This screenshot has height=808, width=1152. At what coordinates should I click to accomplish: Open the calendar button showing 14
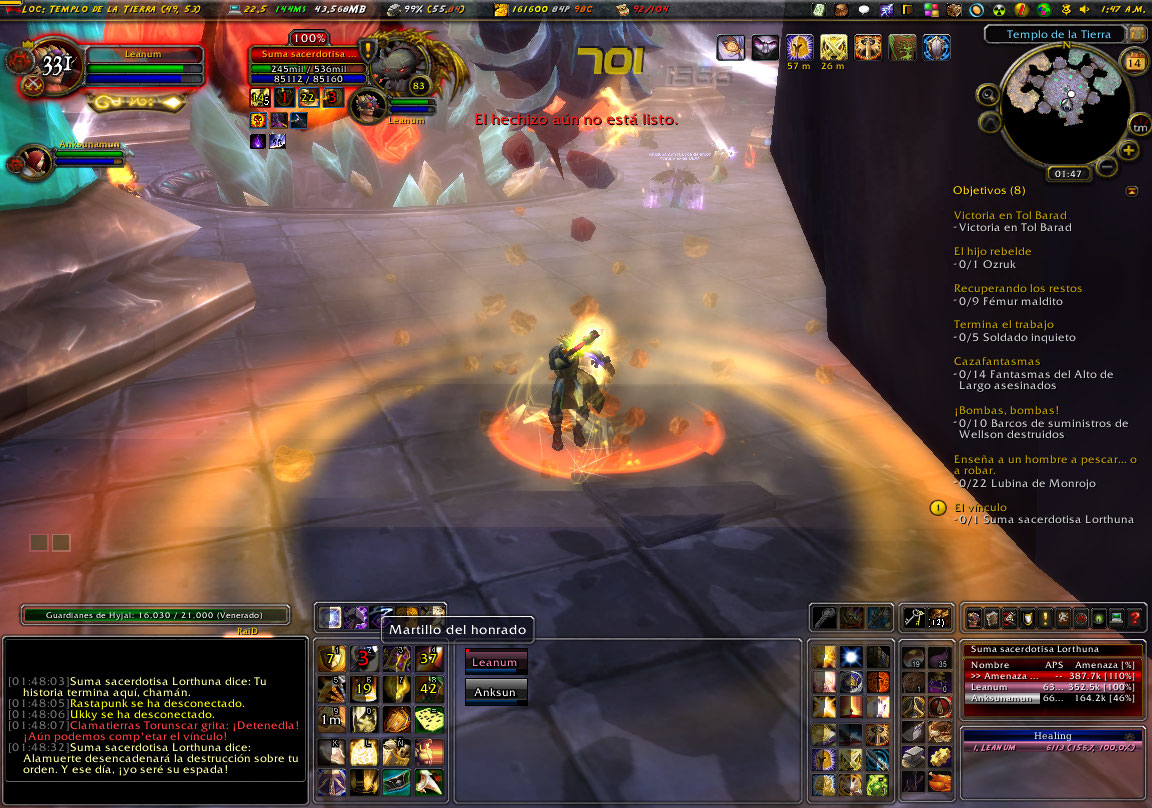pyautogui.click(x=1134, y=64)
